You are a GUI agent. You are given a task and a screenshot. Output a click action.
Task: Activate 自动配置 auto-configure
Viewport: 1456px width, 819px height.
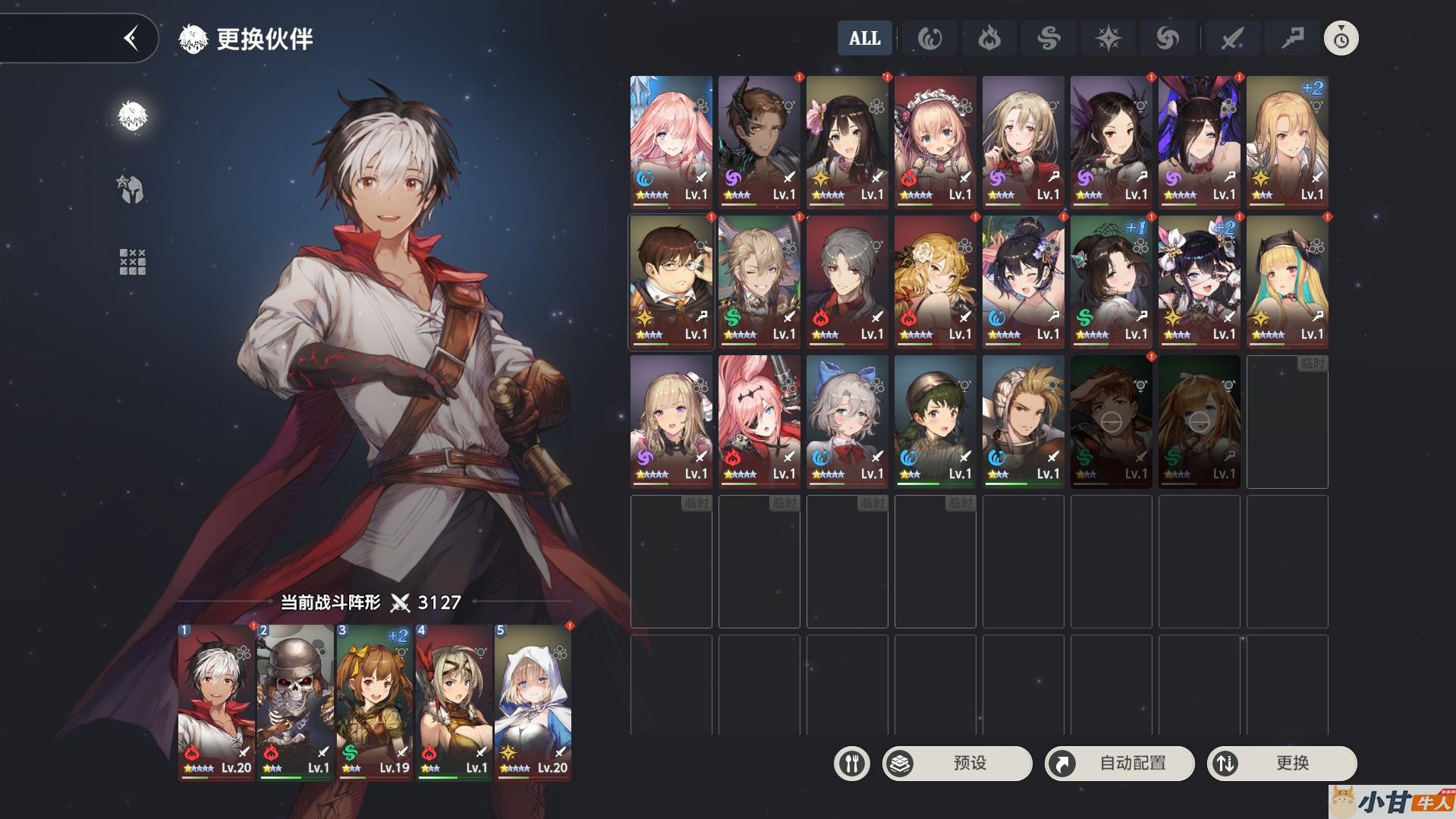point(1119,763)
